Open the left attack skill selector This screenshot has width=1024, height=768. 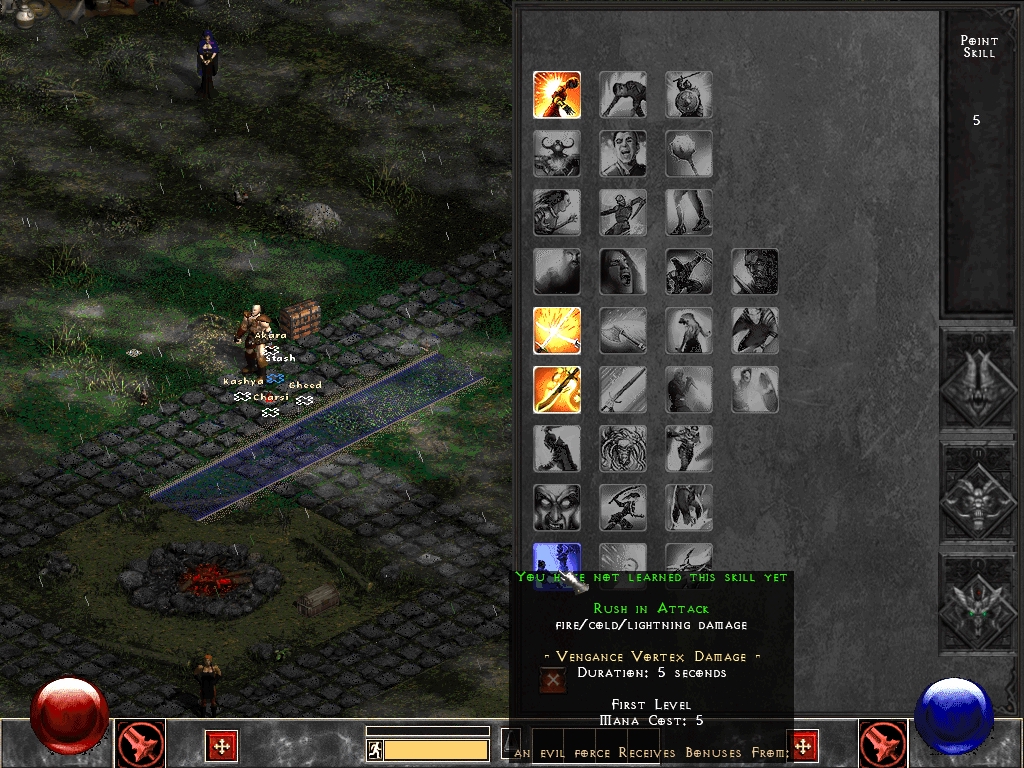pyautogui.click(x=141, y=744)
